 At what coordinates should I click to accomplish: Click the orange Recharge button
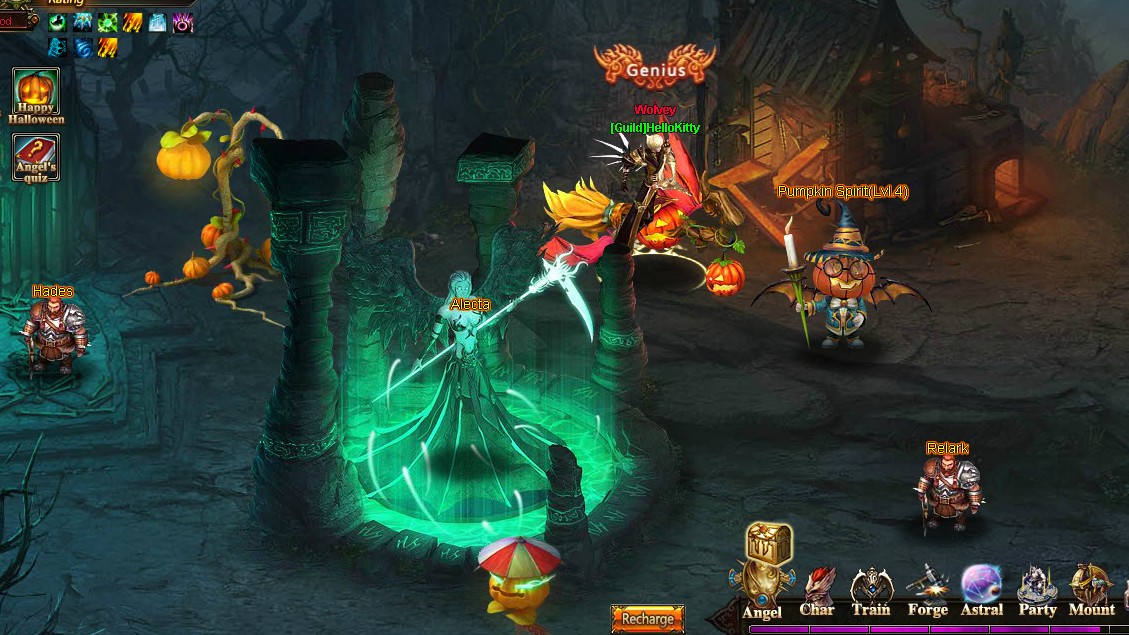pyautogui.click(x=647, y=618)
